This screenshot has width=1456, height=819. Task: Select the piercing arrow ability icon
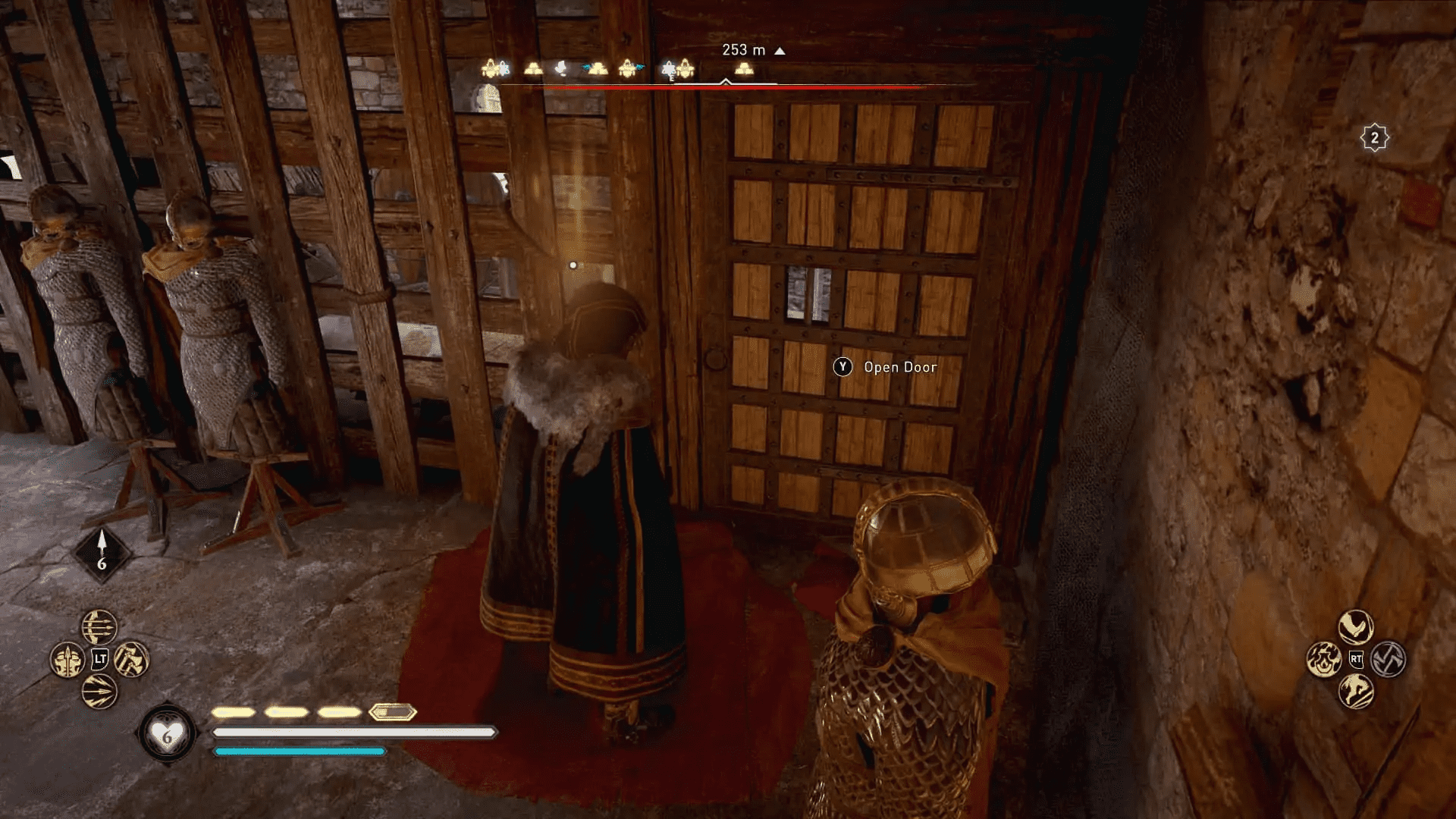tap(99, 692)
